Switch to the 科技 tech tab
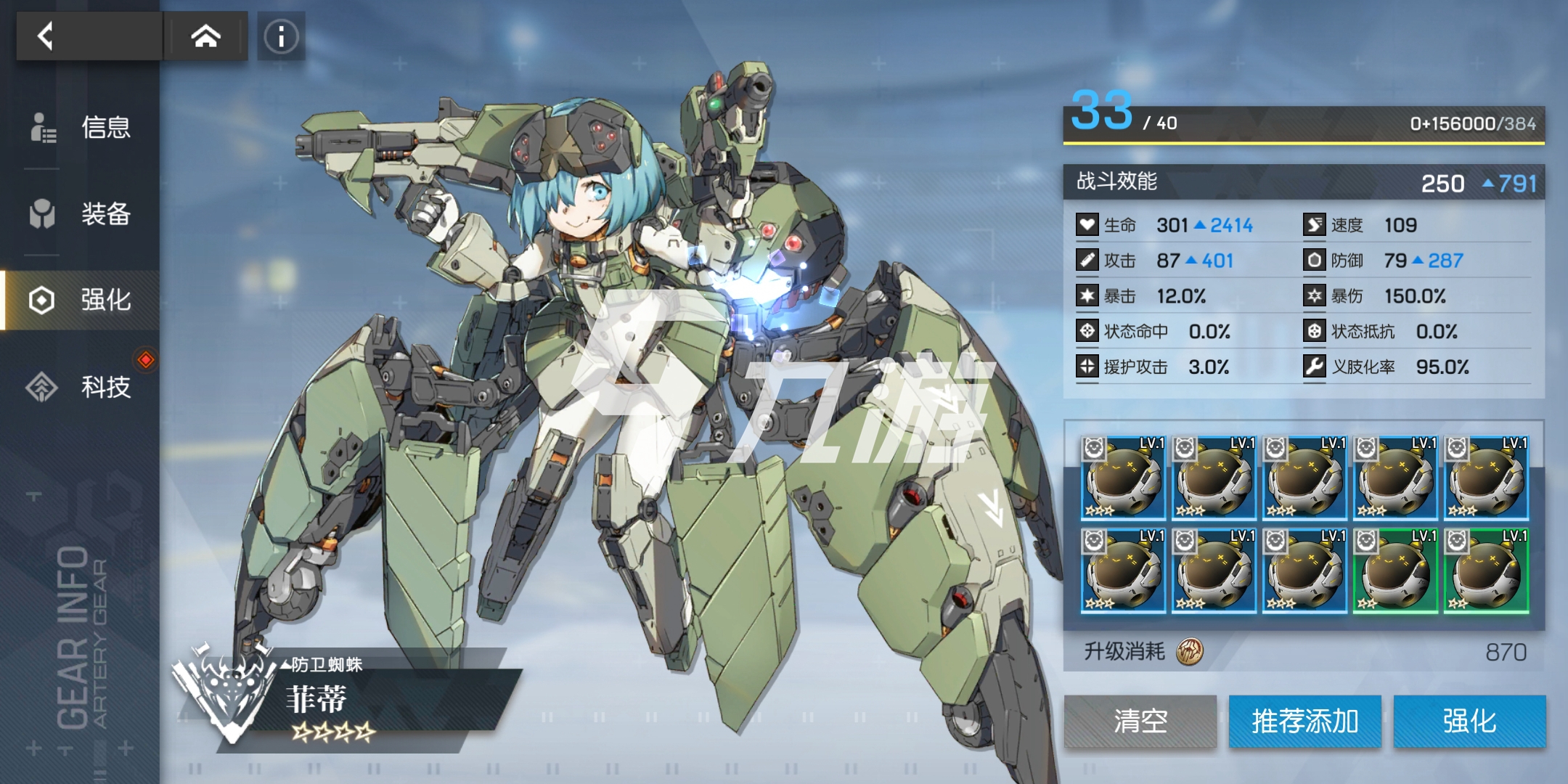1568x784 pixels. point(81,386)
